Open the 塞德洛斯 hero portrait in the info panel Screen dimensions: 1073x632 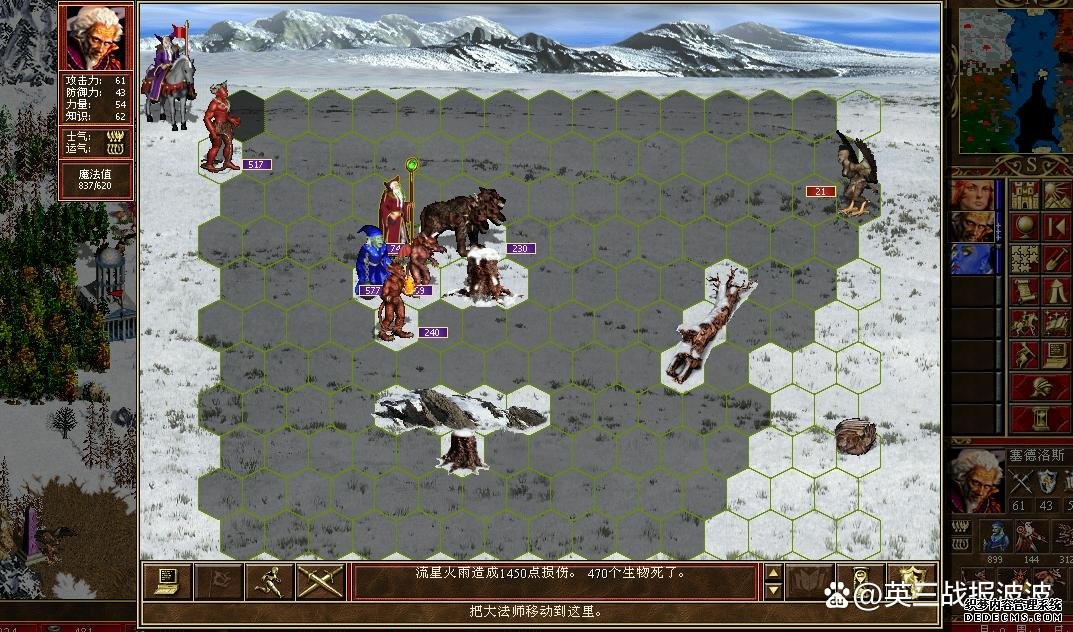pyautogui.click(x=976, y=481)
